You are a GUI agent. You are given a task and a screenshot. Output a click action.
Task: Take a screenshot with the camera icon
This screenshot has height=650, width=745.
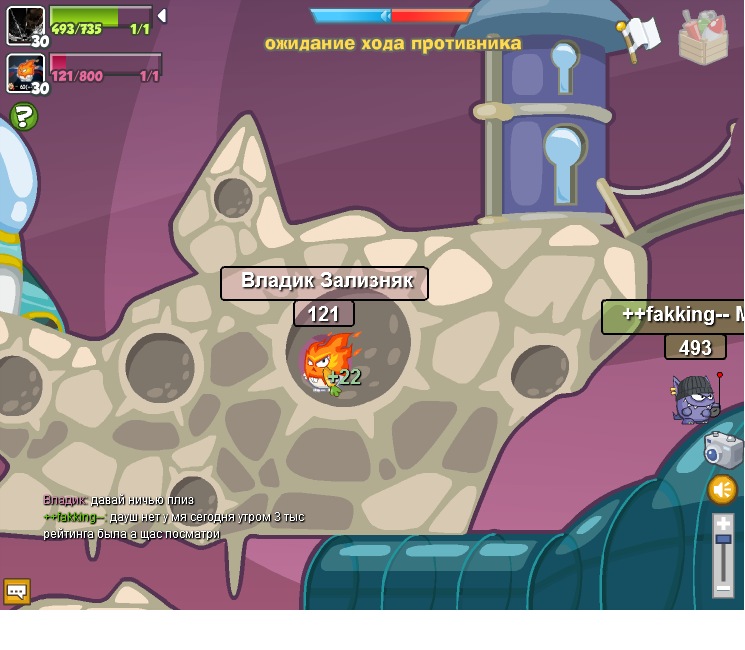point(723,449)
